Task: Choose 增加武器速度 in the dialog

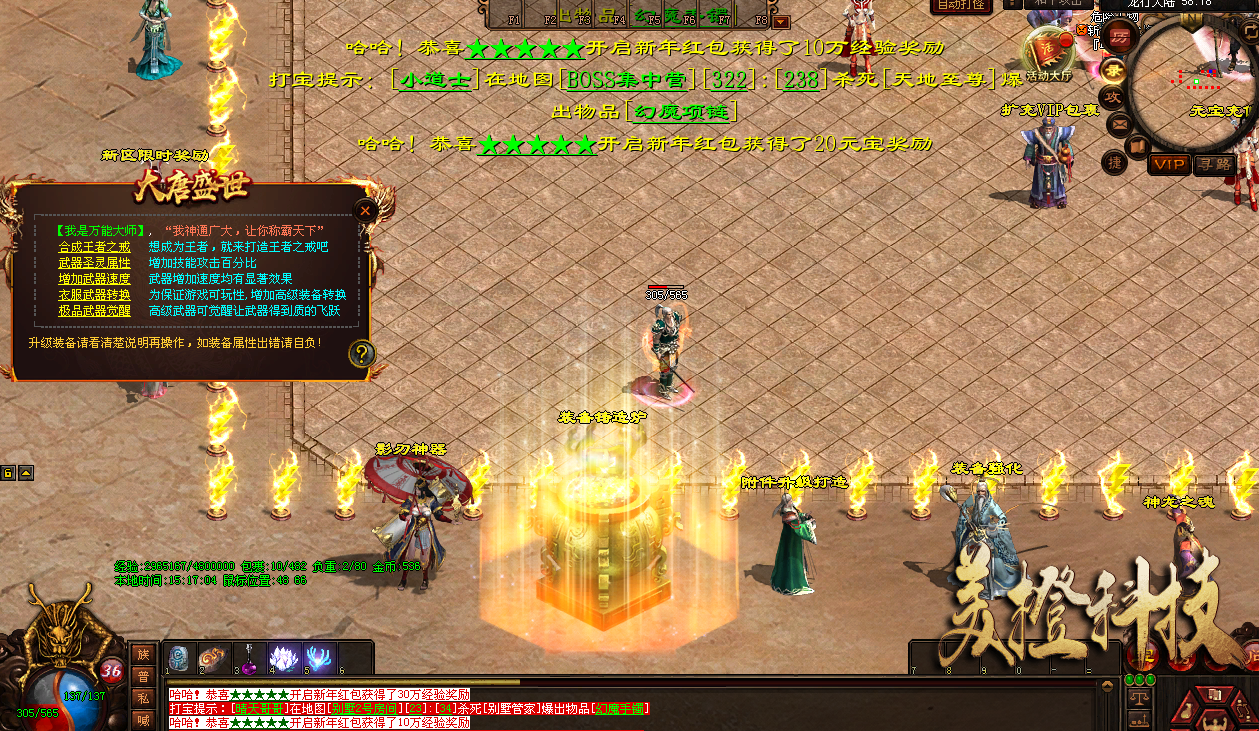Action: pos(94,278)
